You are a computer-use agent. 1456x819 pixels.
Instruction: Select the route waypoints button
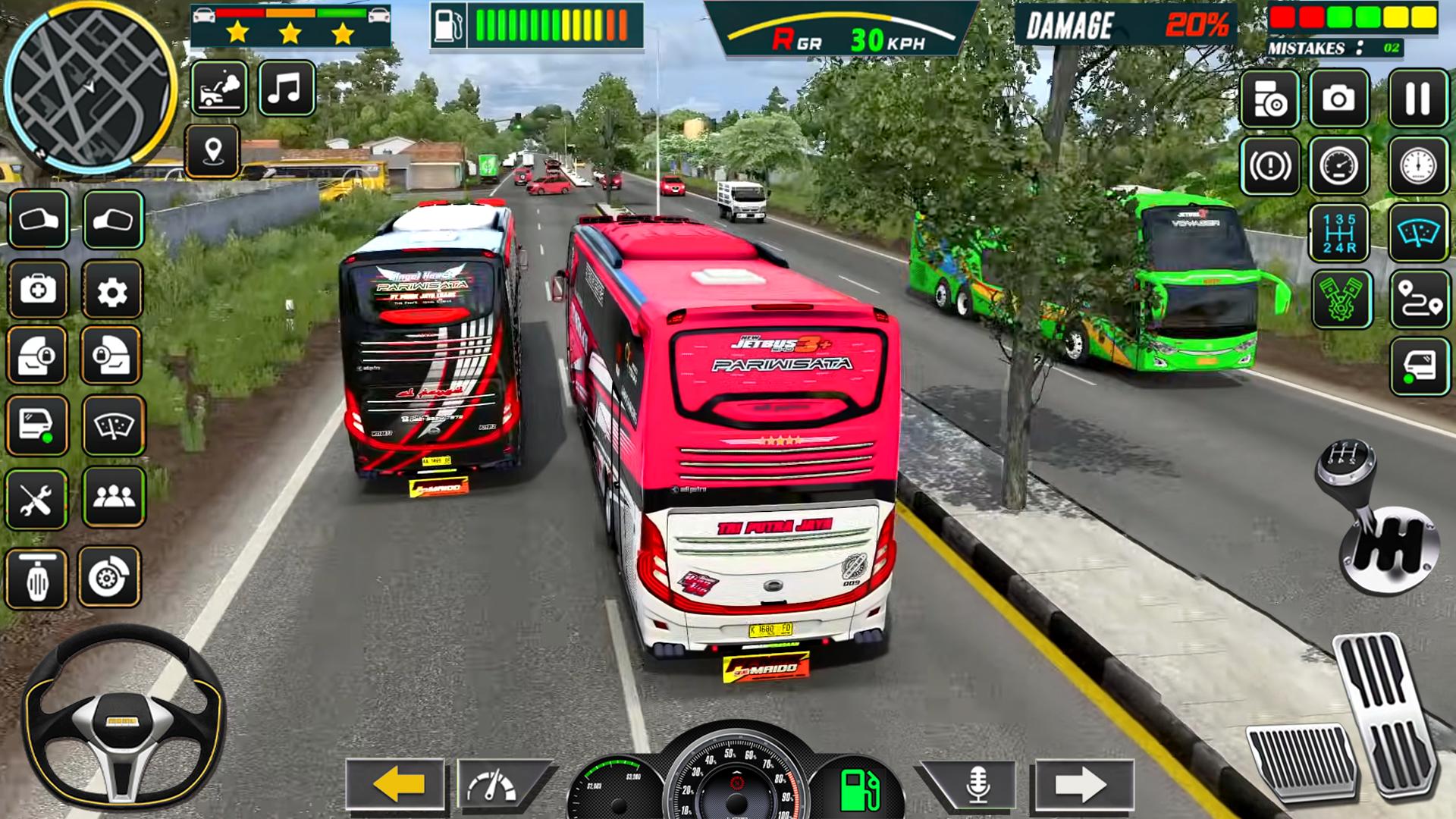[1419, 300]
